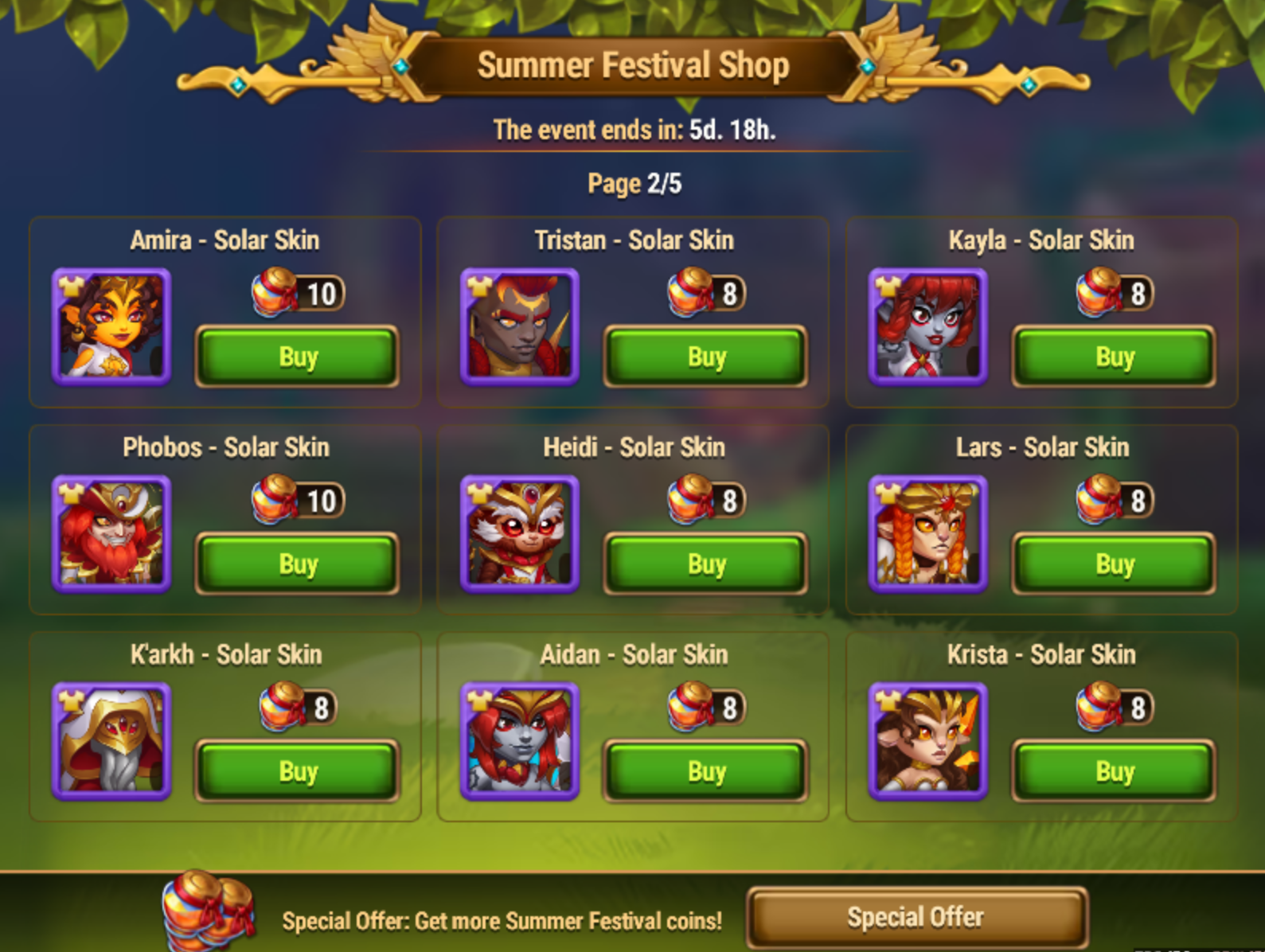Select the K'arkh skin portrait
The width and height of the screenshot is (1265, 952).
(x=111, y=740)
